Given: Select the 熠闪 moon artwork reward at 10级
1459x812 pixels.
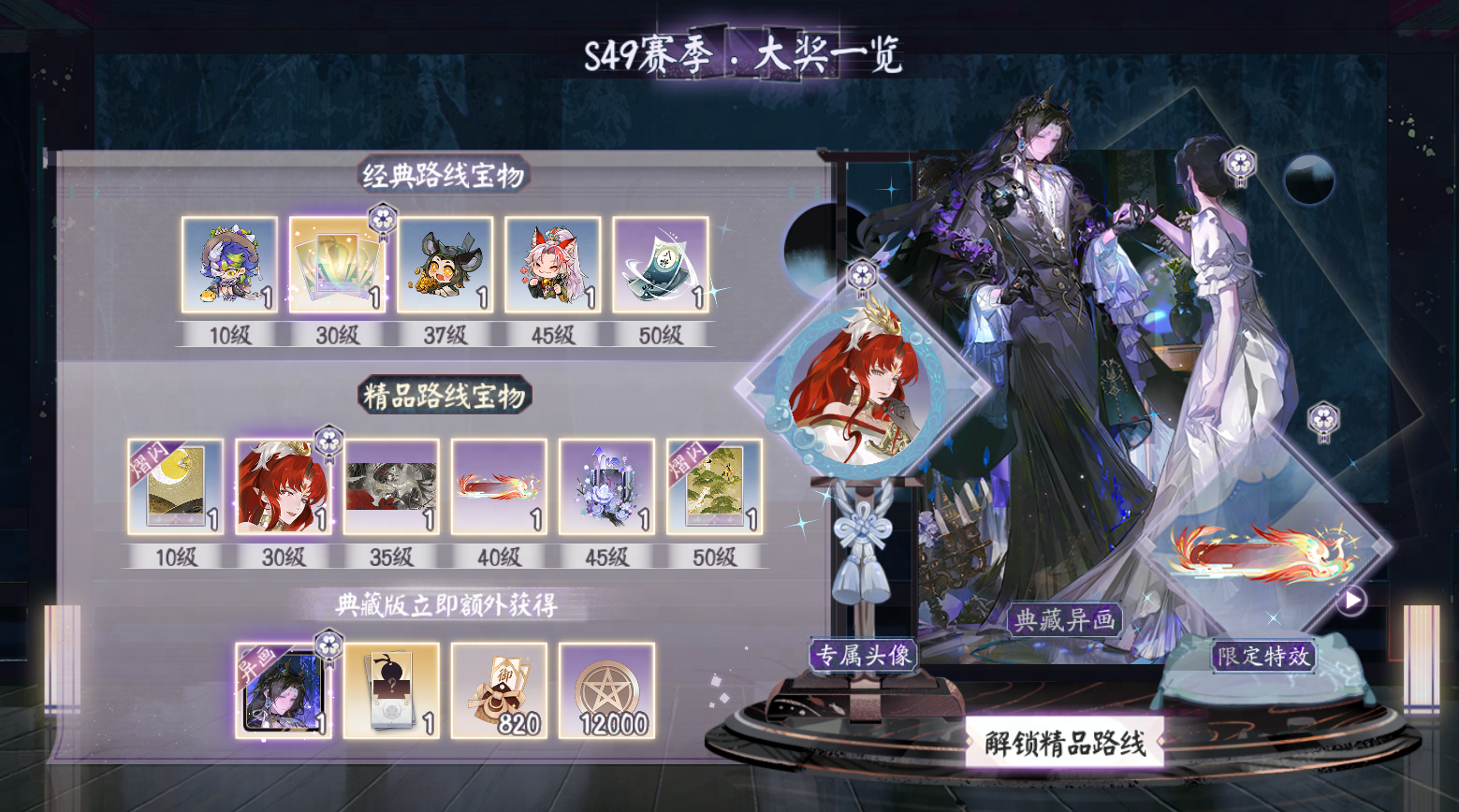Looking at the screenshot, I should [176, 485].
